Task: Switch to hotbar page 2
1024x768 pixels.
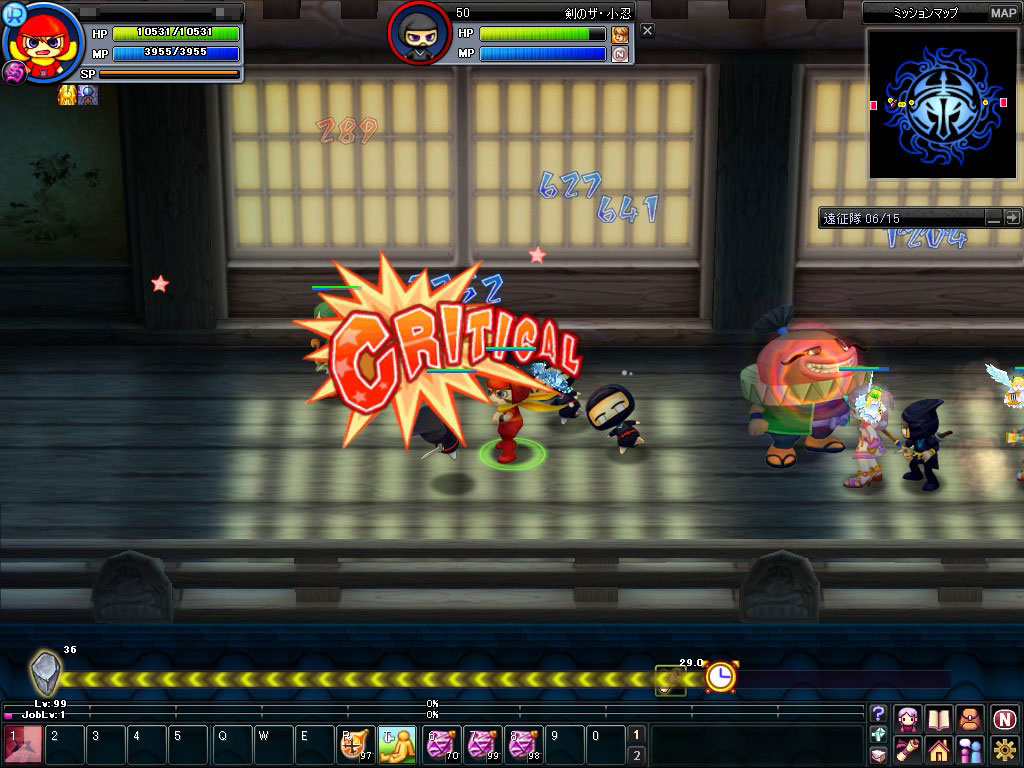Action: tap(636, 755)
